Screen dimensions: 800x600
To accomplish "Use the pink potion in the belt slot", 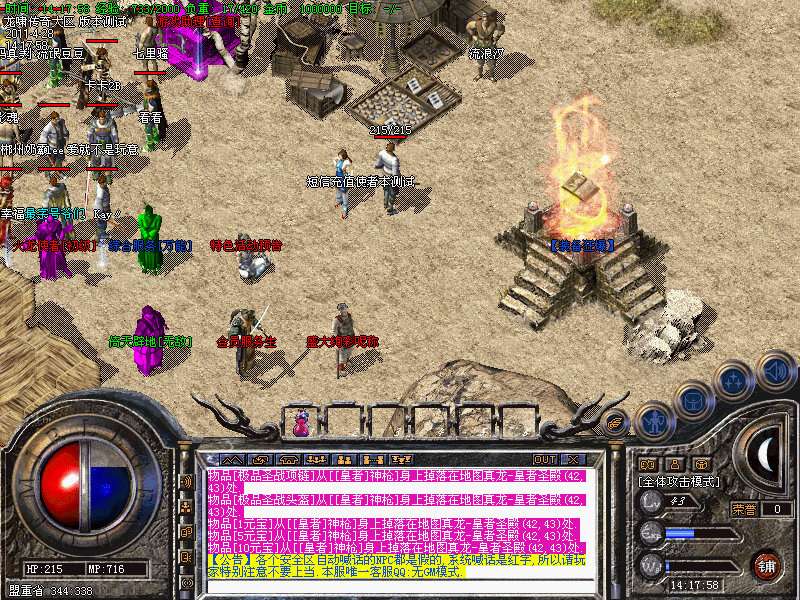I will click(x=301, y=424).
